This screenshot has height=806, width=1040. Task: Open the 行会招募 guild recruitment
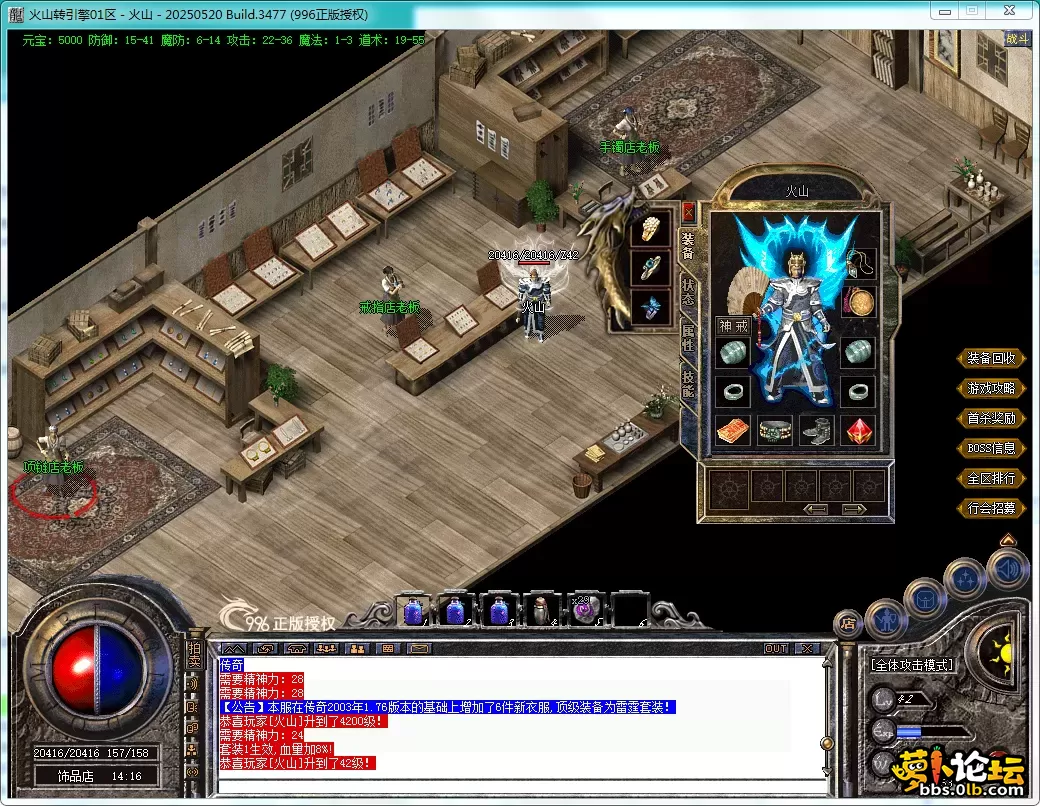(991, 508)
